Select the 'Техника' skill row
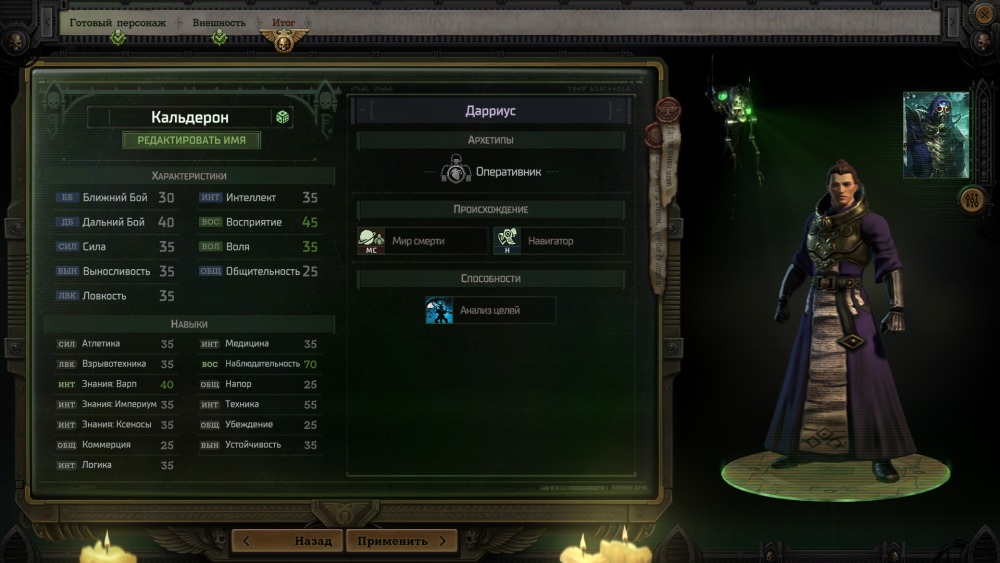 [x=258, y=404]
